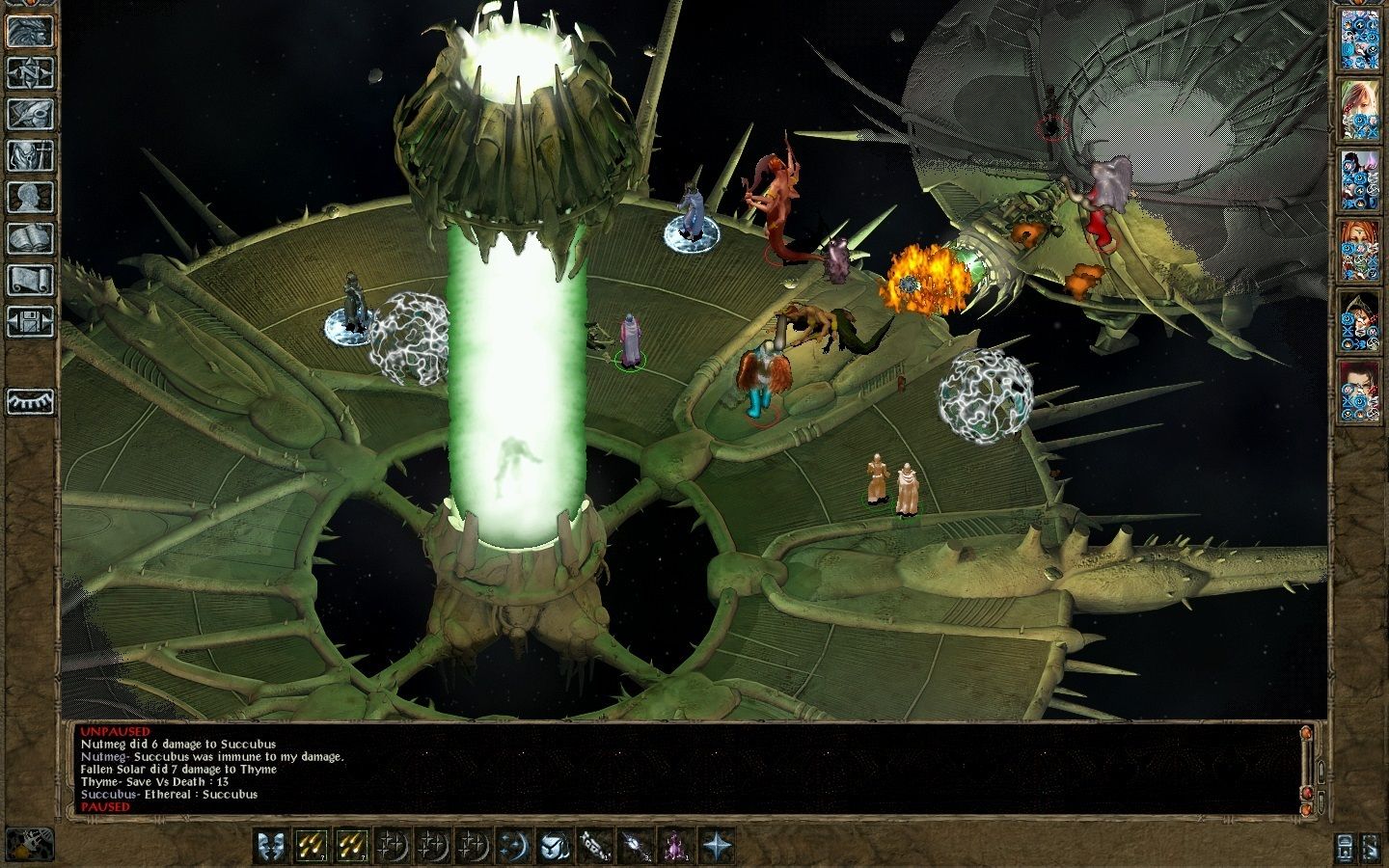Show the character record head-silhouette button
The height and width of the screenshot is (868, 1389).
[31, 197]
